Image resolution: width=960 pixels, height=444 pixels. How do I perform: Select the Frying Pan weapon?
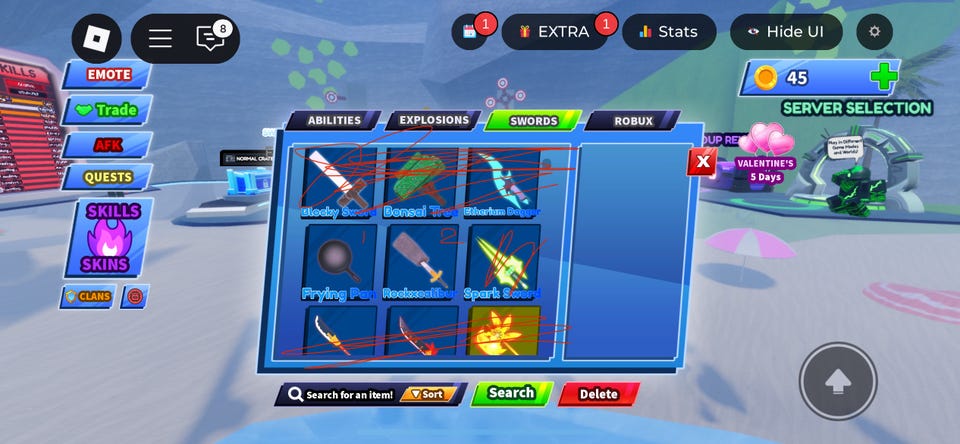click(x=340, y=260)
